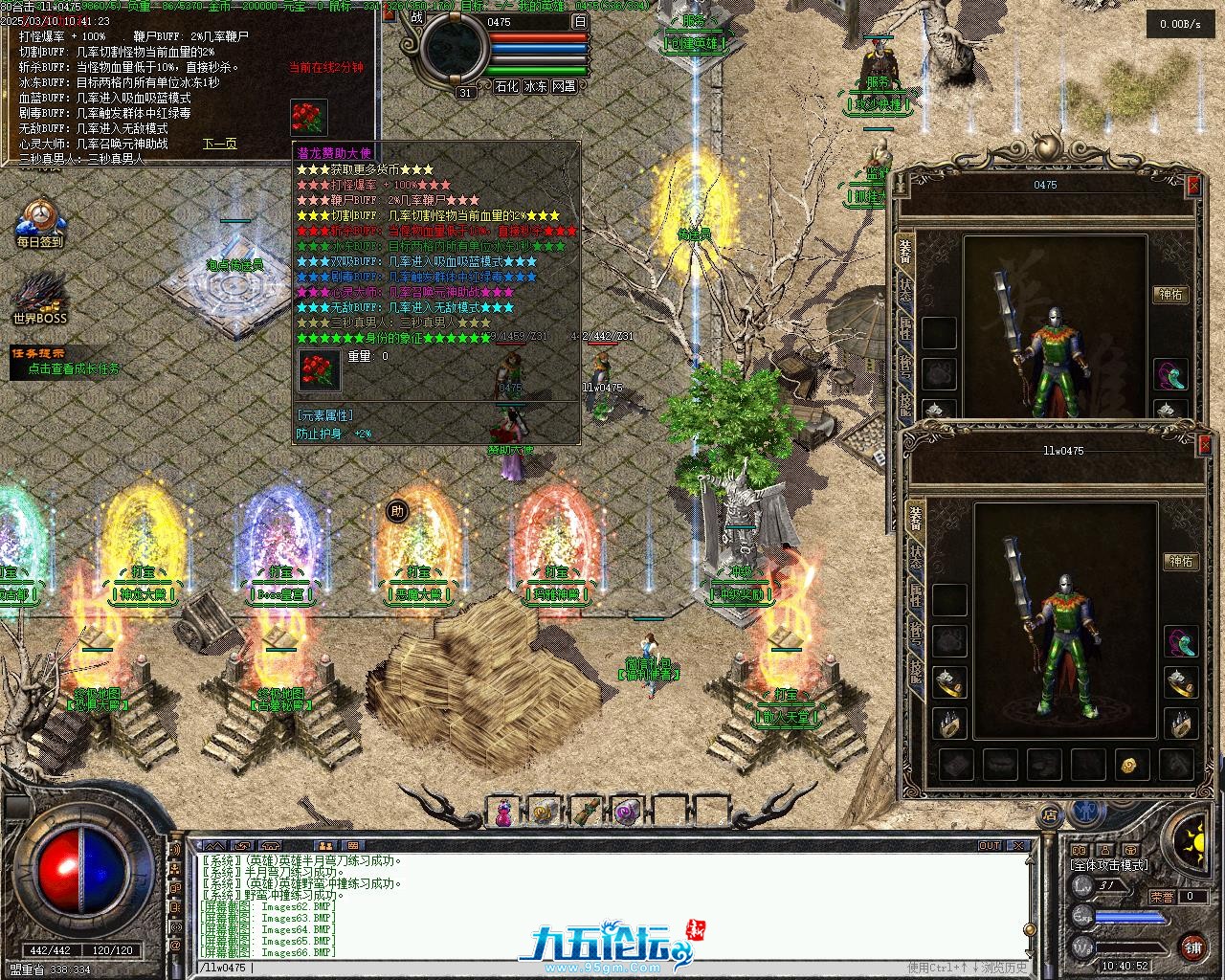
Task: Click 神佑 button in llw0475 window
Action: [x=1181, y=562]
